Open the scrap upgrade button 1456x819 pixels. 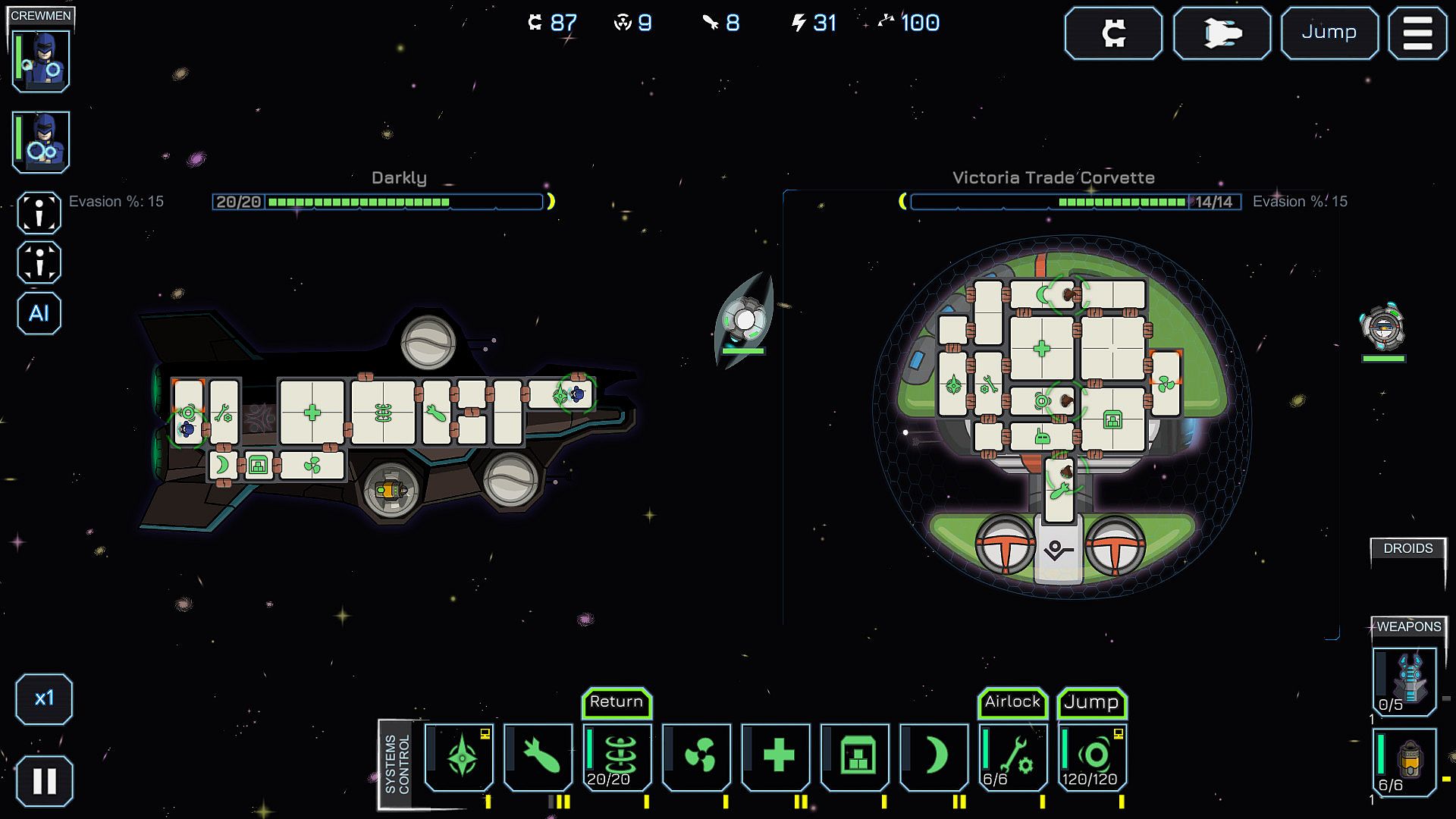pyautogui.click(x=1112, y=33)
